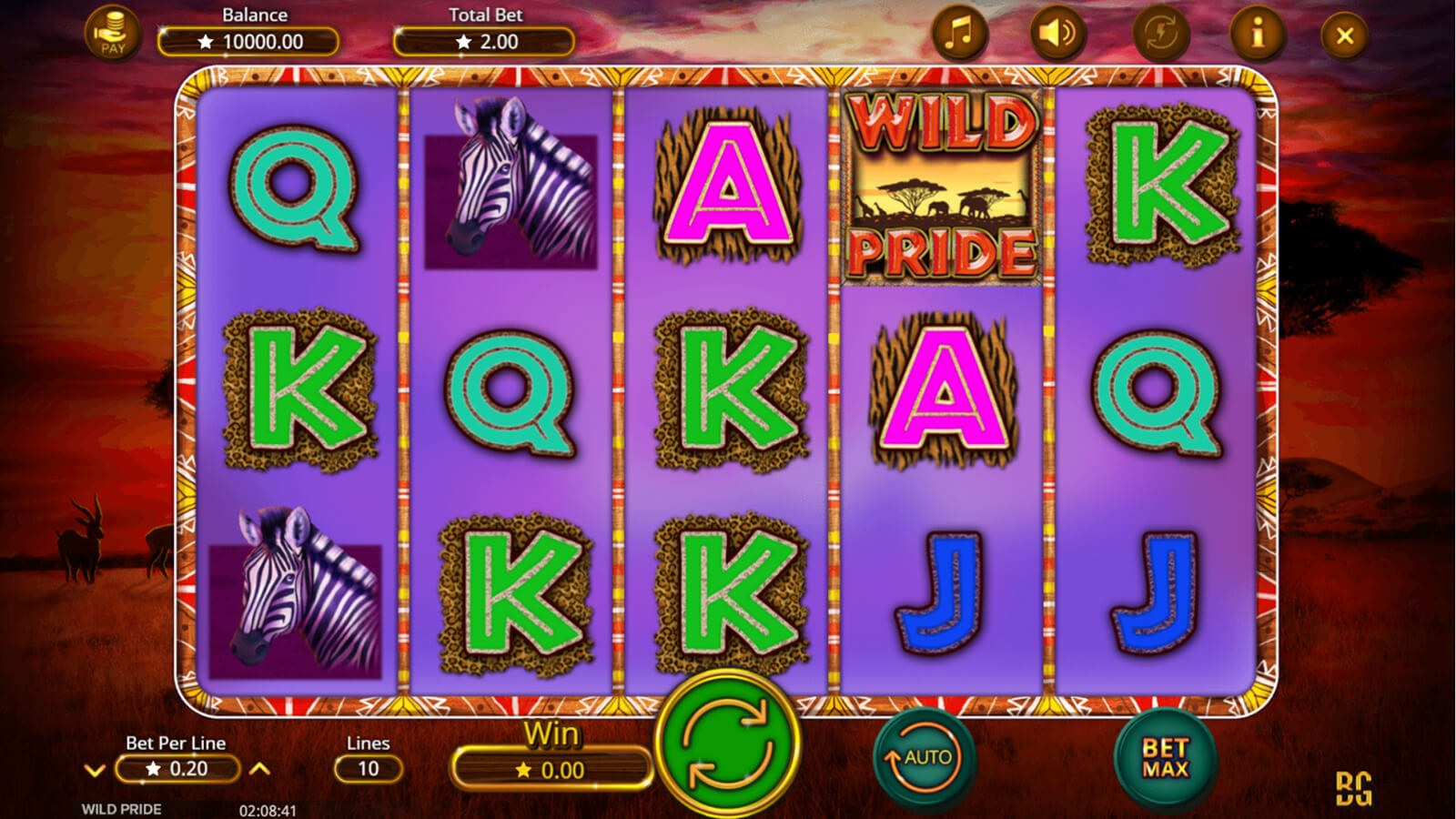Decrease Bet Per Line with down arrow
The width and height of the screenshot is (1456, 819).
coord(95,770)
